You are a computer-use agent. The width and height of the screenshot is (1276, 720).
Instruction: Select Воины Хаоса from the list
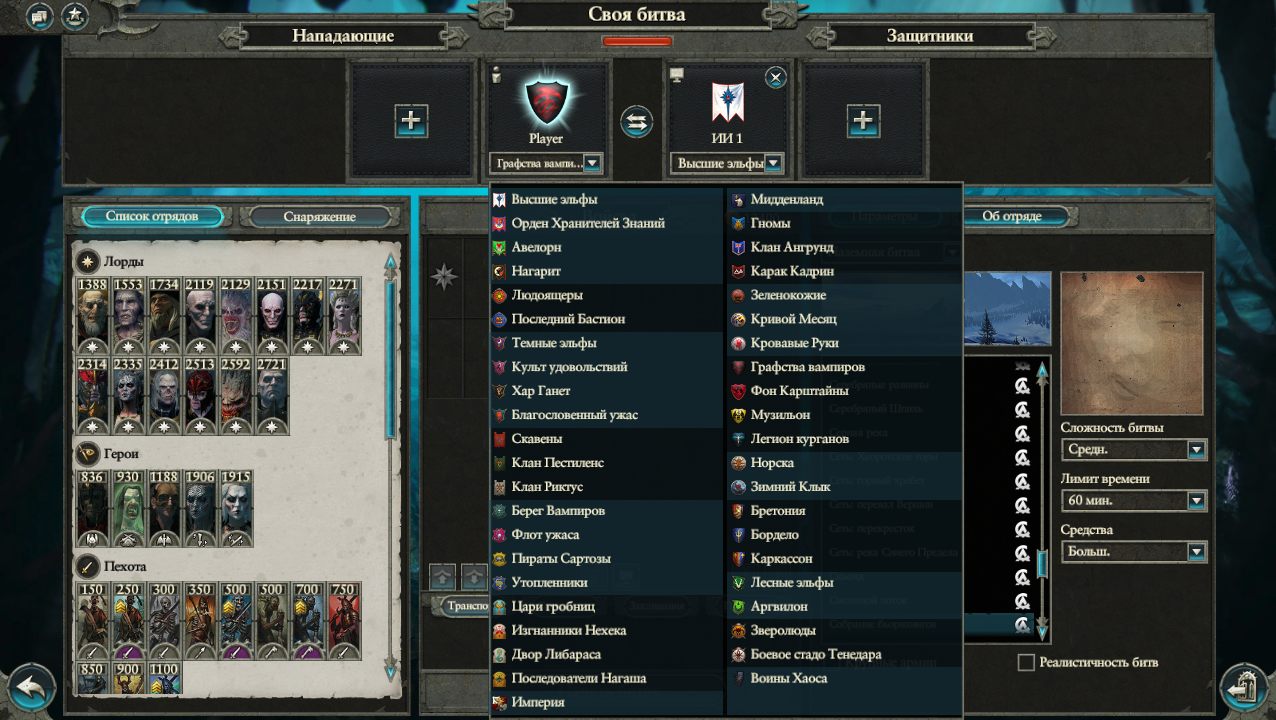click(788, 678)
